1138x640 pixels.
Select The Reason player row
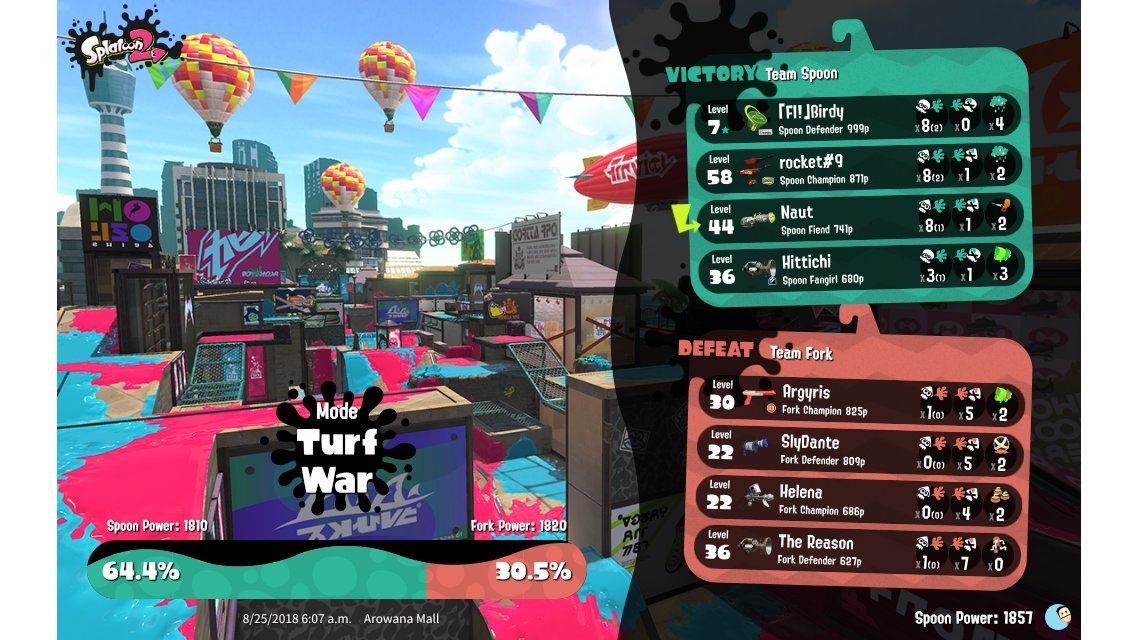(861, 550)
